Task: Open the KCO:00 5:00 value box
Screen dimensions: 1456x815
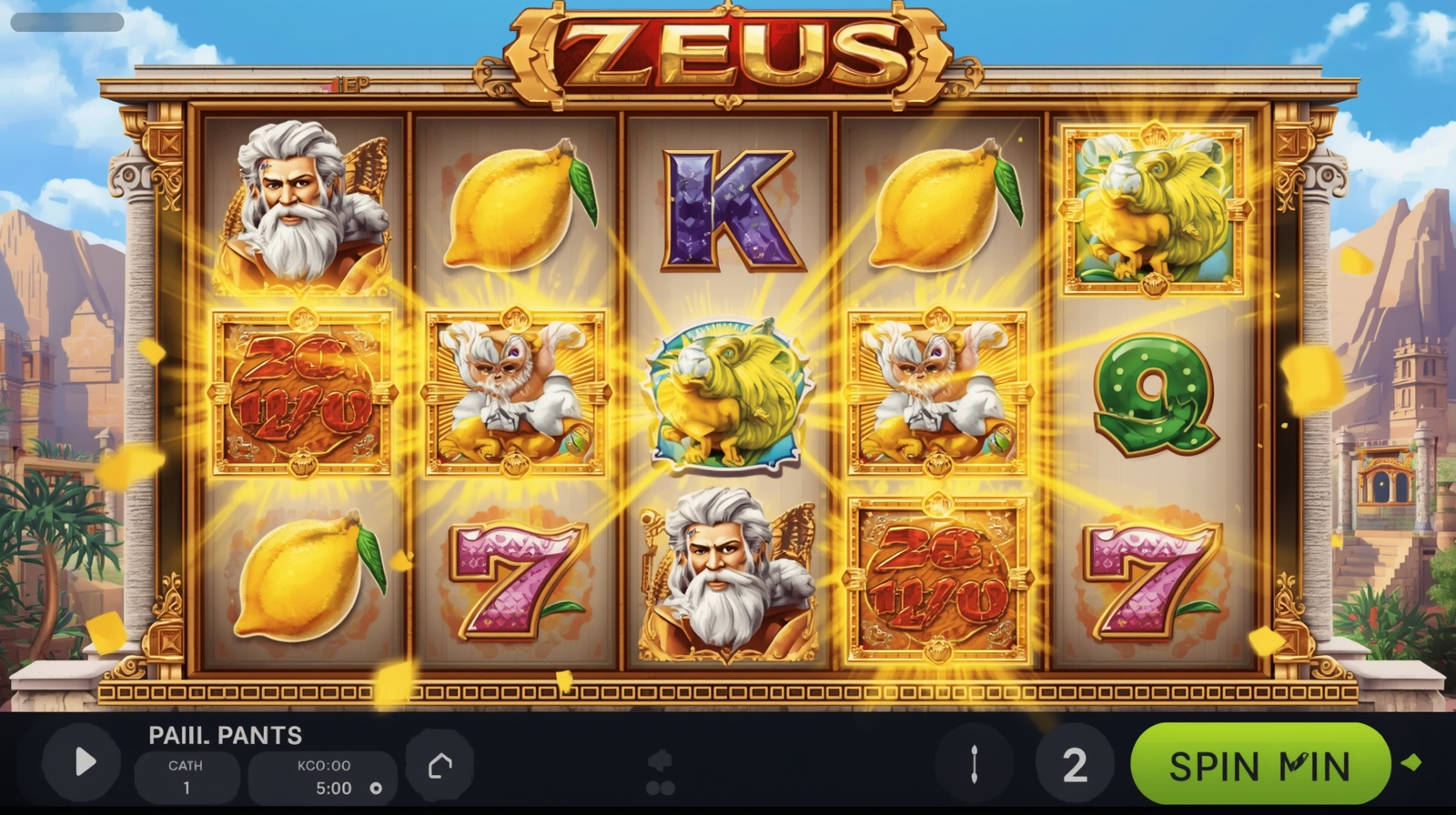Action: tap(324, 777)
